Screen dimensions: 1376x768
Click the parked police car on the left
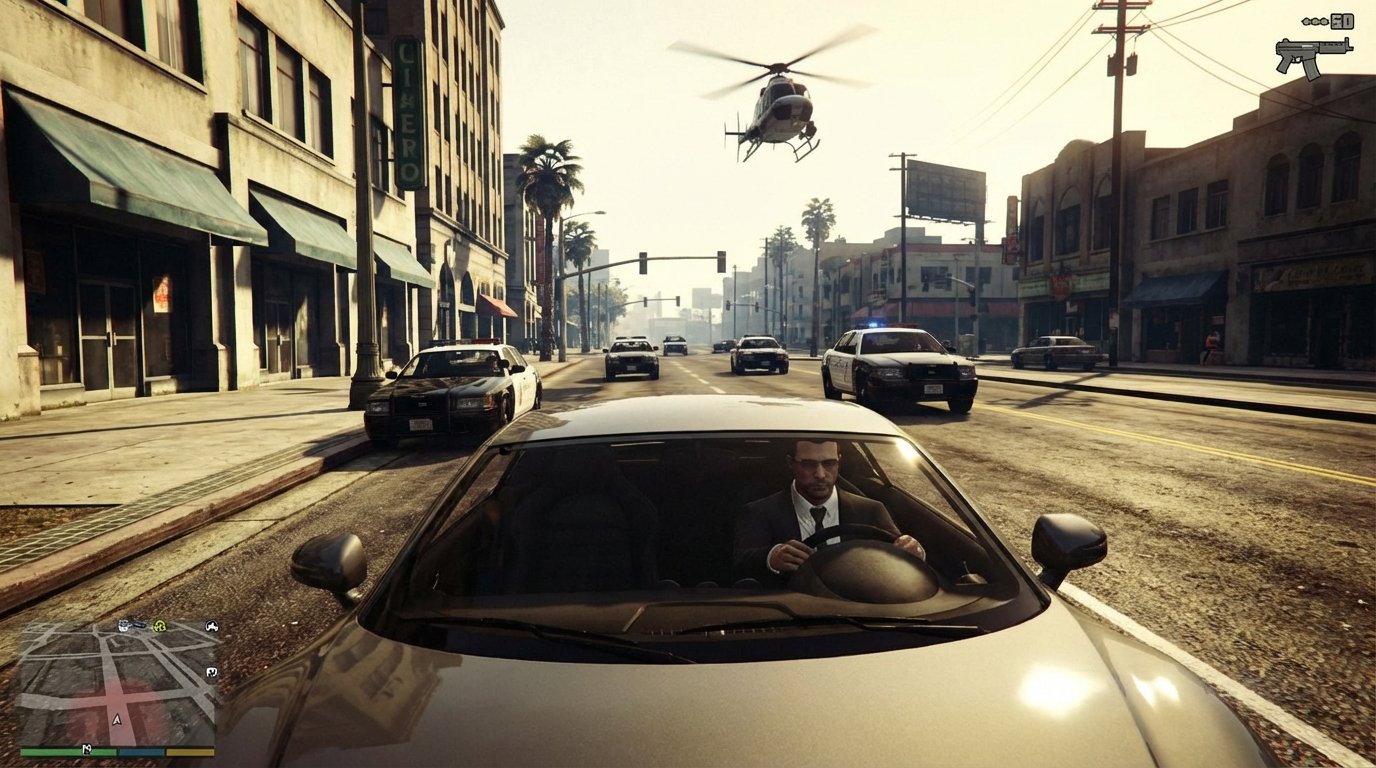[x=450, y=390]
